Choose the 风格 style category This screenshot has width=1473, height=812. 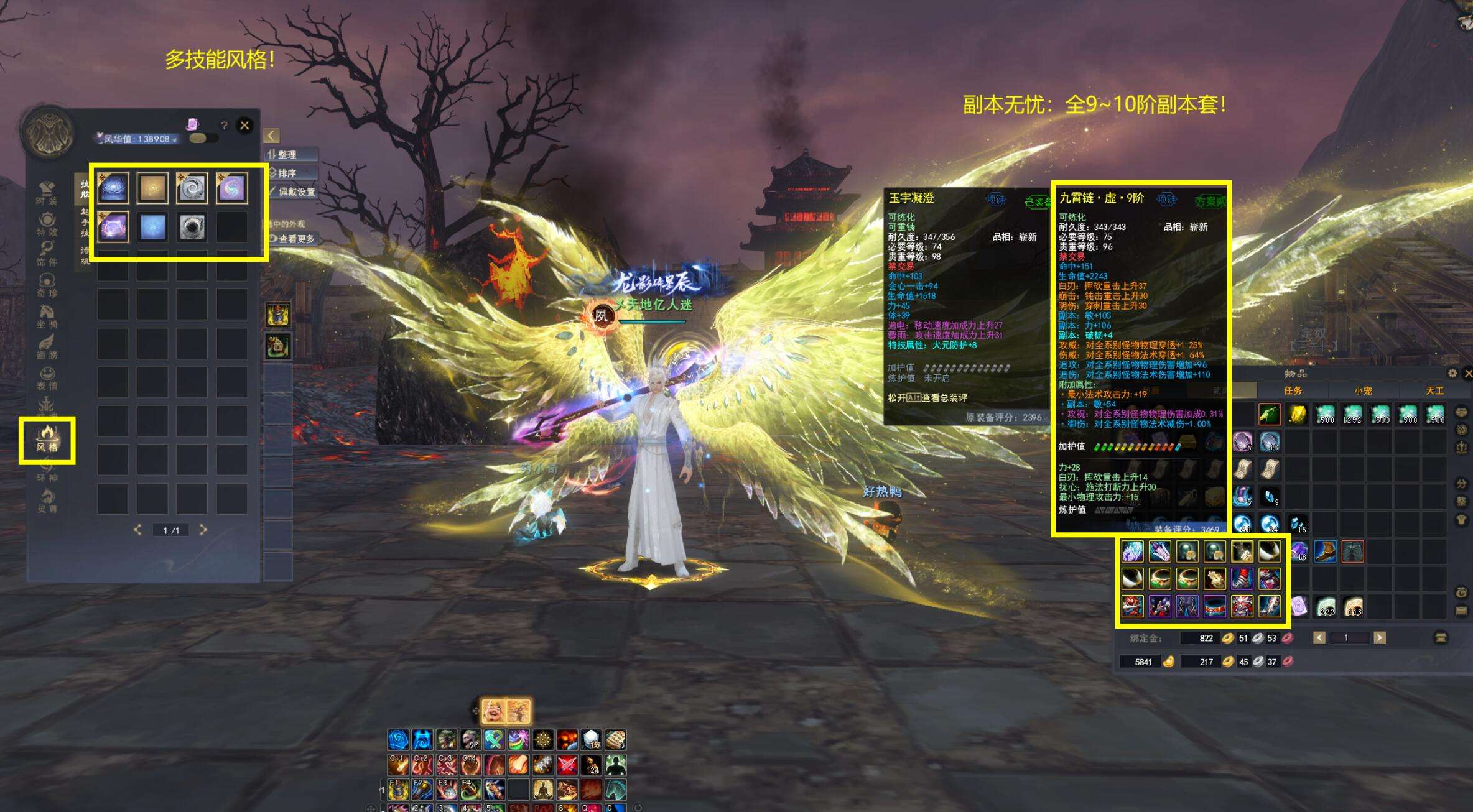(x=47, y=440)
